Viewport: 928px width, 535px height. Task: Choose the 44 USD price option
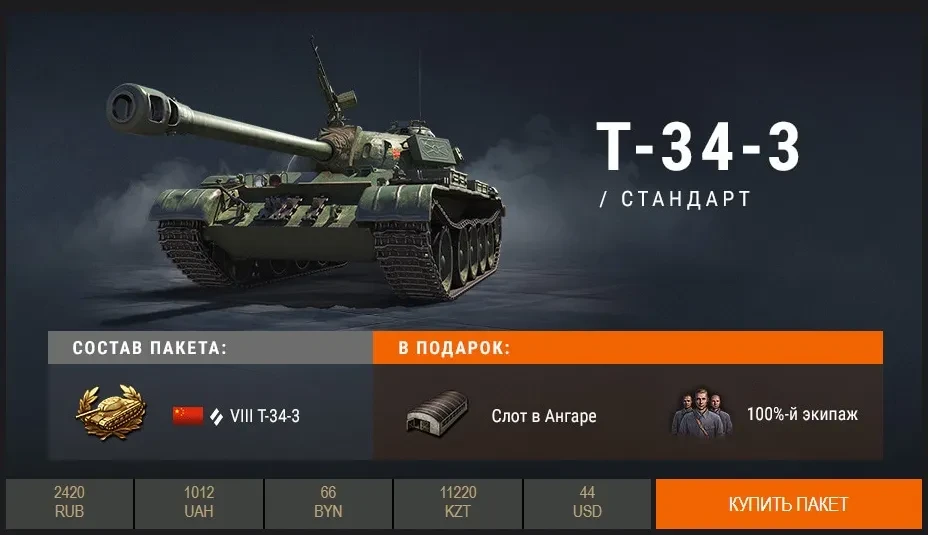[x=587, y=503]
